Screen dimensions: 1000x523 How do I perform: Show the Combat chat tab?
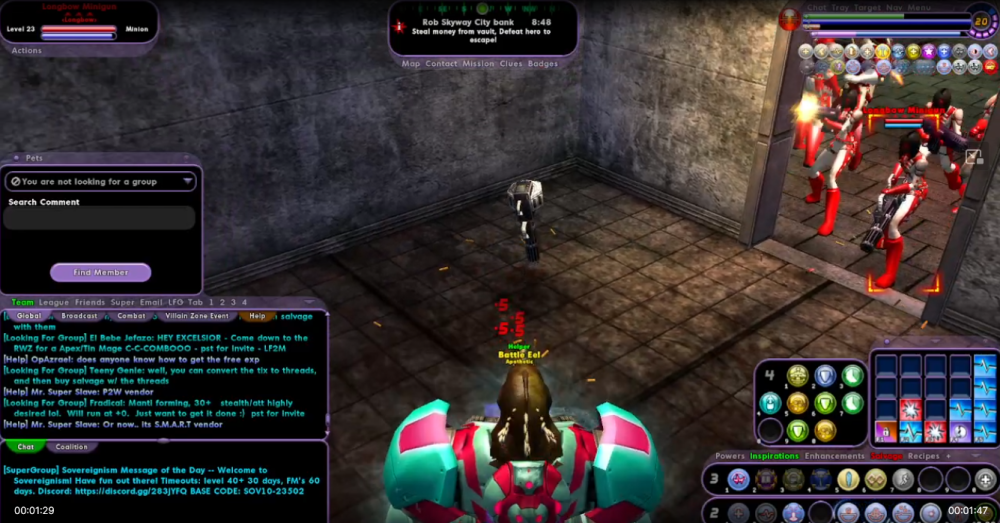[x=131, y=316]
